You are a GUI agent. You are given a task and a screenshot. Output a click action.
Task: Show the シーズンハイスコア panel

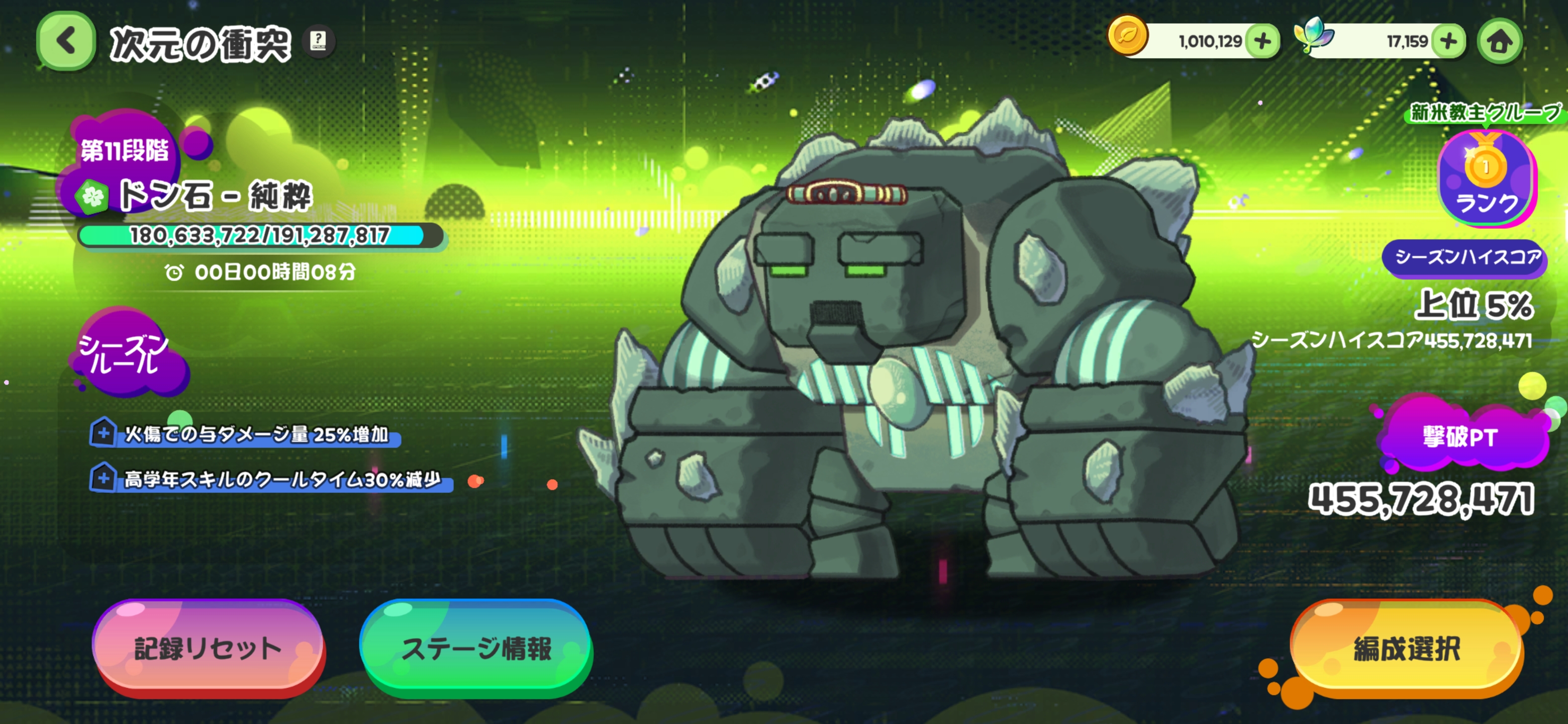click(x=1464, y=257)
